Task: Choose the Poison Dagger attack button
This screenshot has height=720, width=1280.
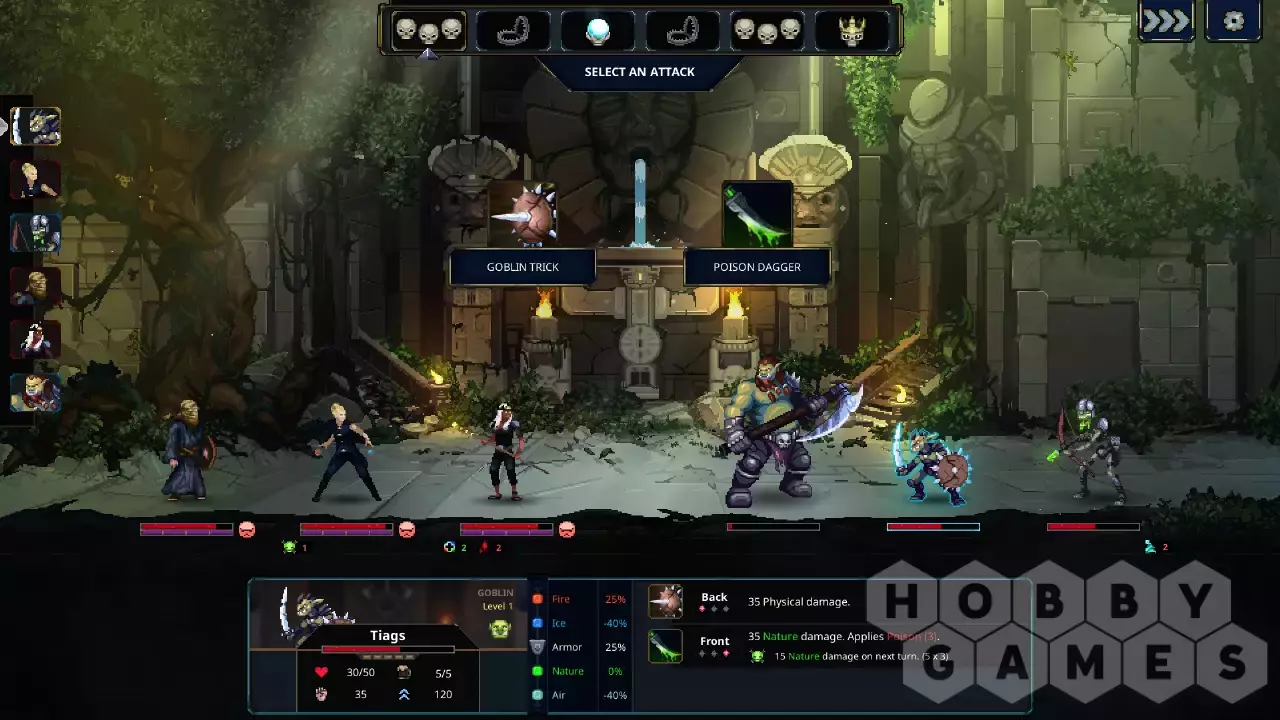Action: click(756, 267)
